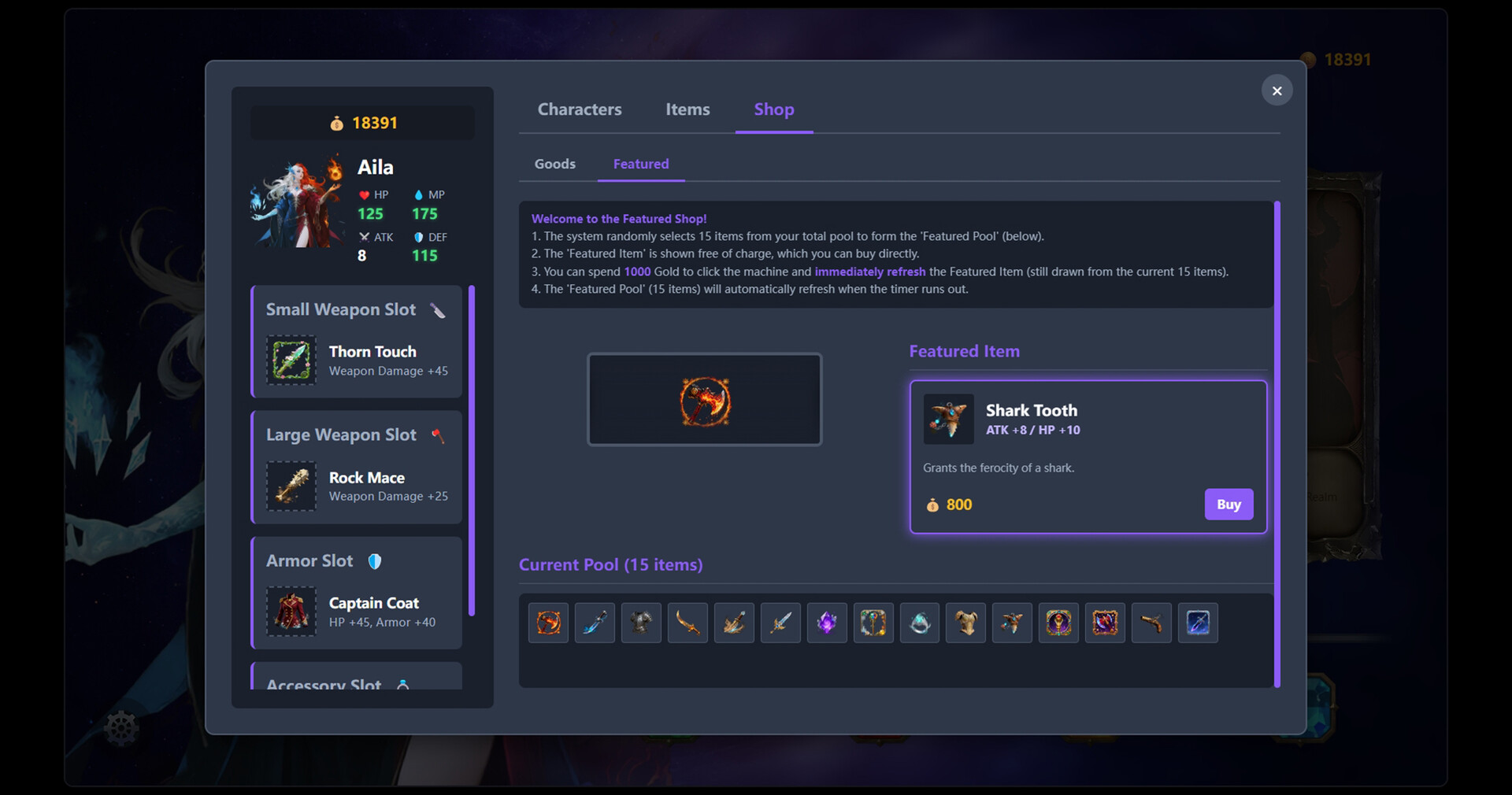Select the purple crystal in the Current Pool

tap(826, 623)
